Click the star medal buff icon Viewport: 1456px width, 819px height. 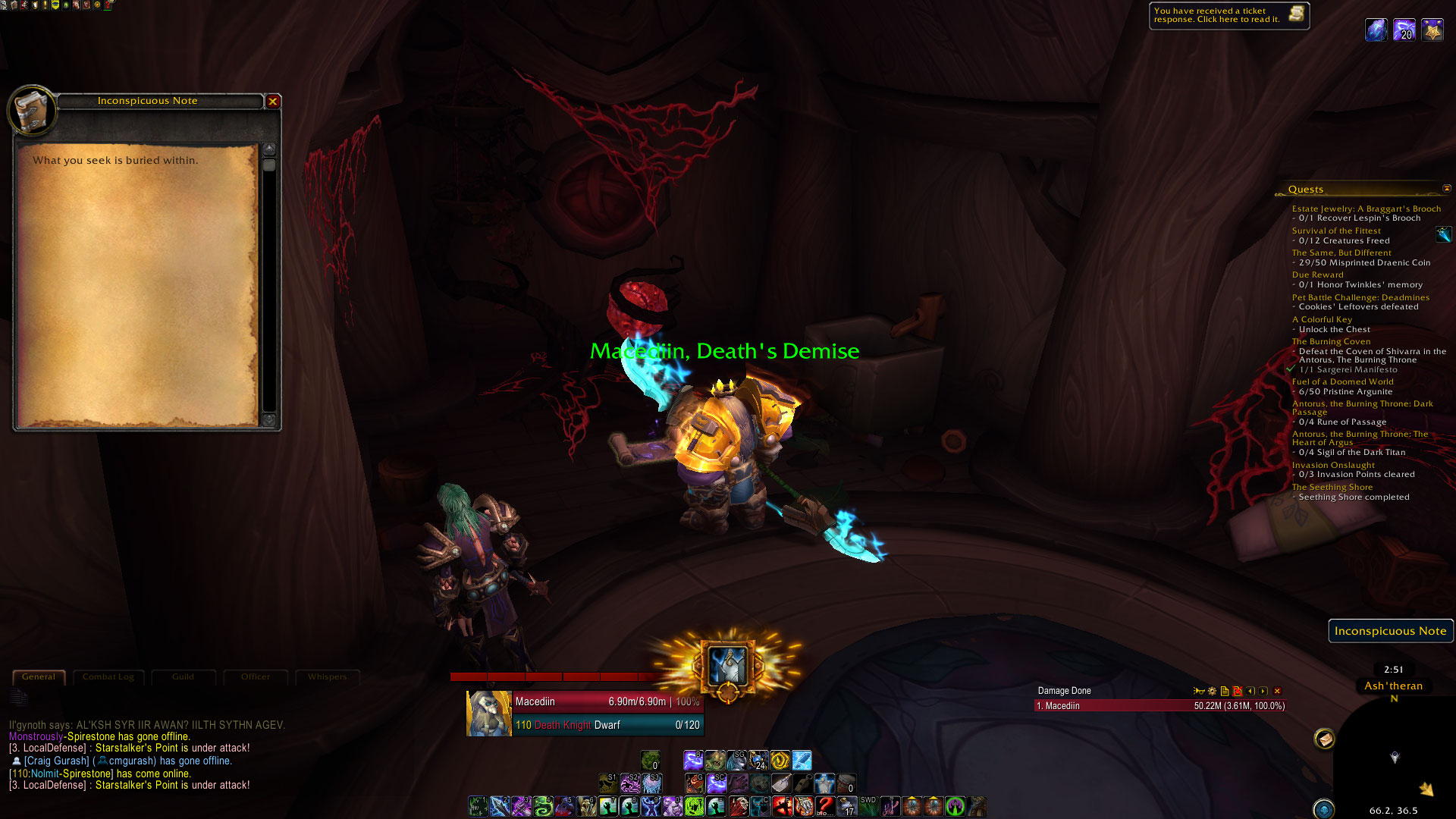click(x=1432, y=30)
